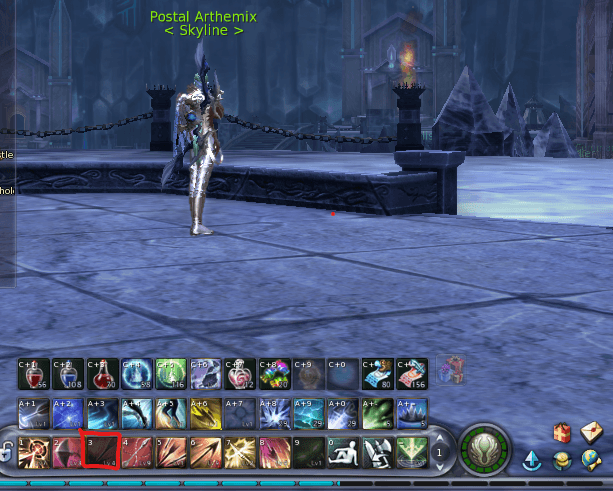
Task: Select the red-highlighted skill in slot 3
Action: (100, 453)
